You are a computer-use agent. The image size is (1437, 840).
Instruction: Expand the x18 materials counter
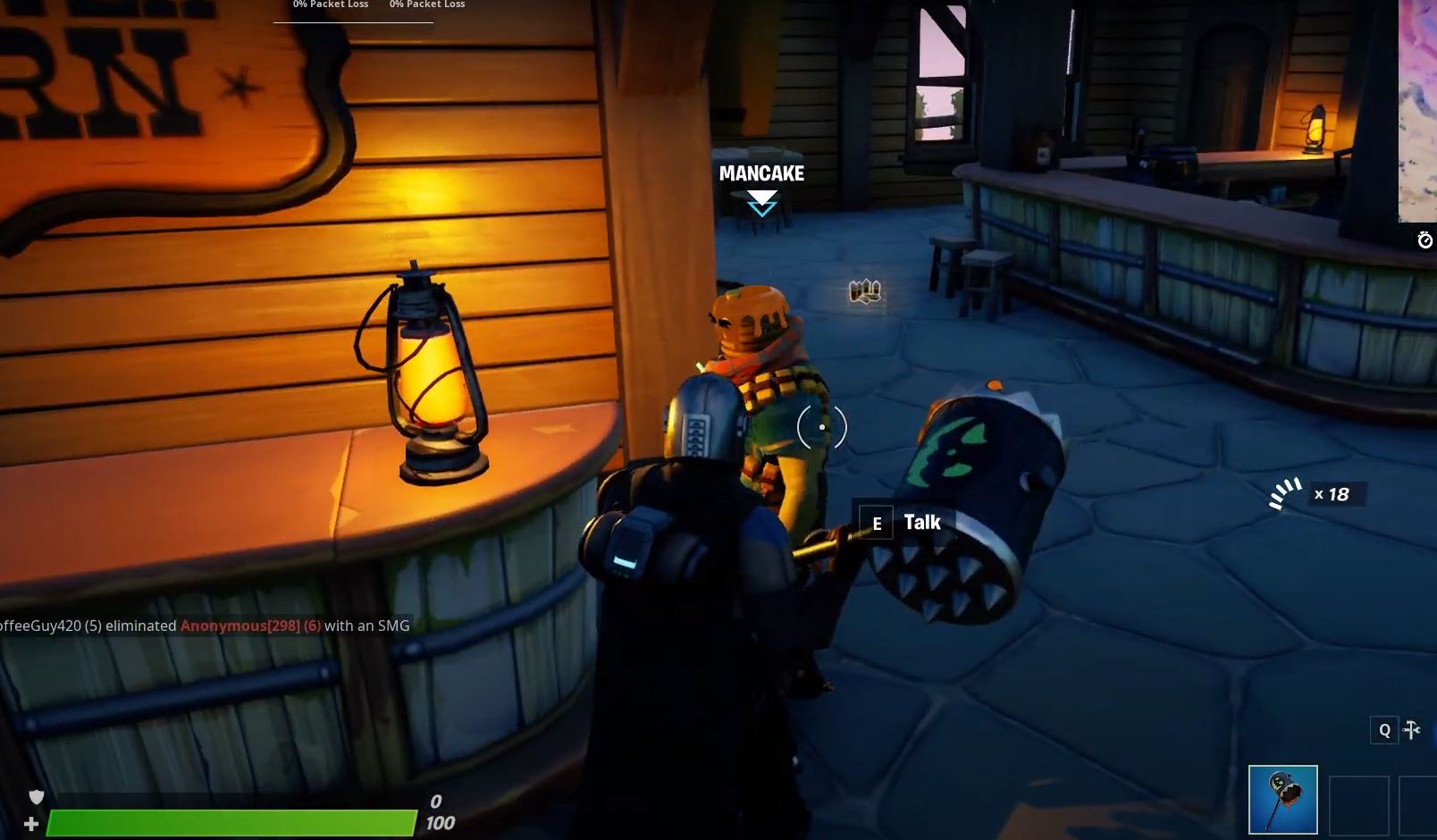1332,494
